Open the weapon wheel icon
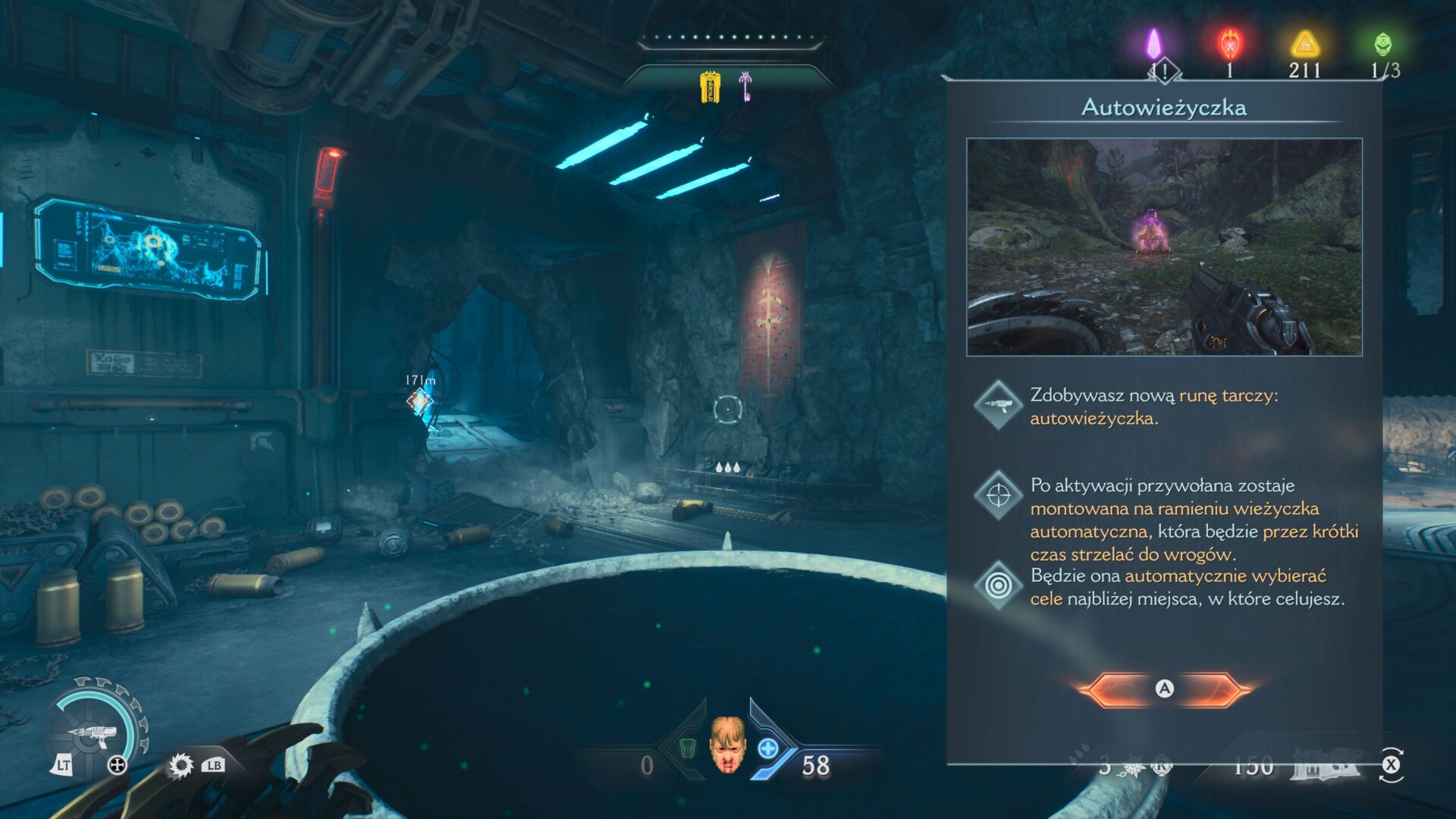The image size is (1456, 819). 93,733
